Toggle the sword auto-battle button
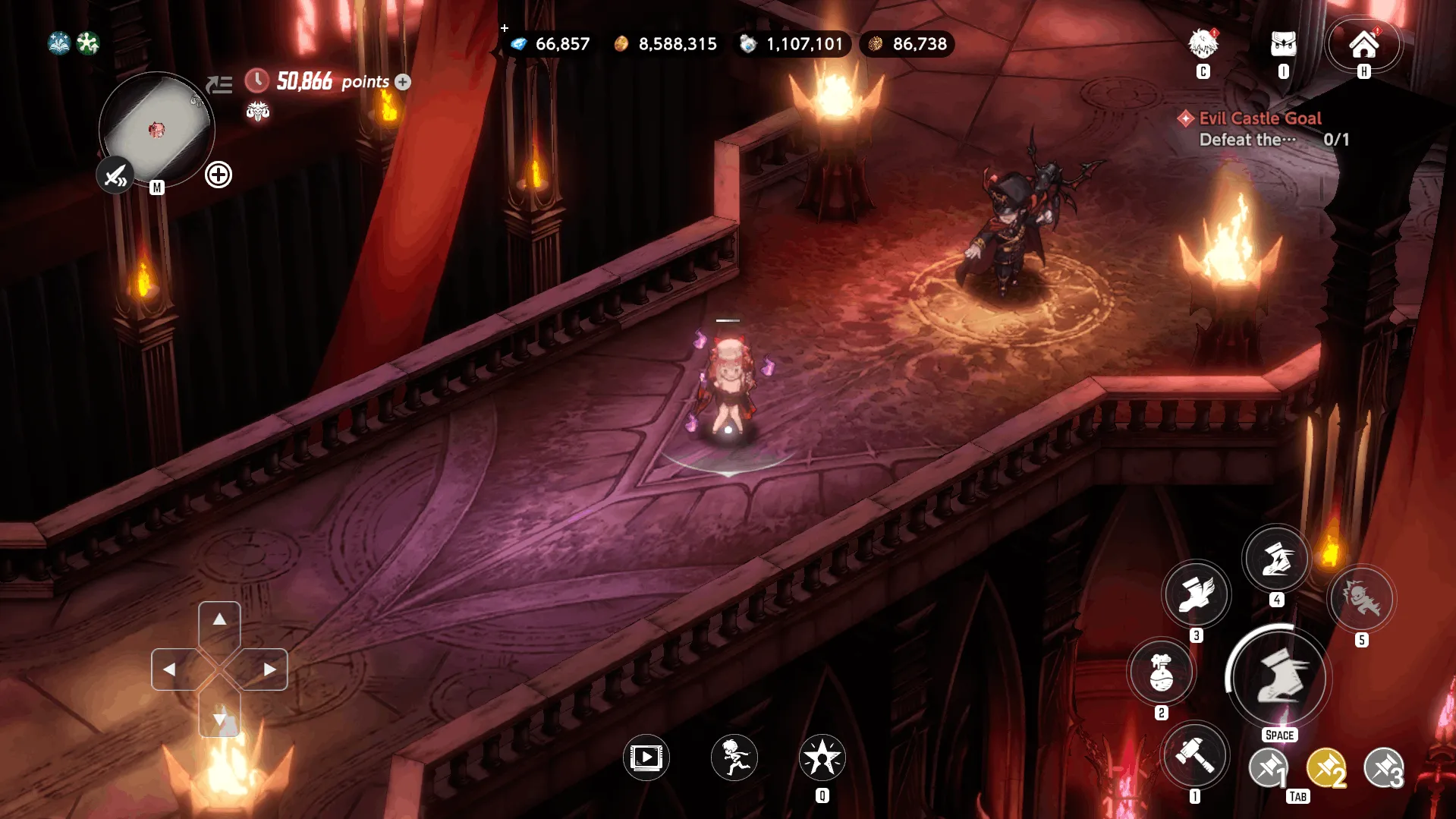Screen dimensions: 1456x819 115,176
